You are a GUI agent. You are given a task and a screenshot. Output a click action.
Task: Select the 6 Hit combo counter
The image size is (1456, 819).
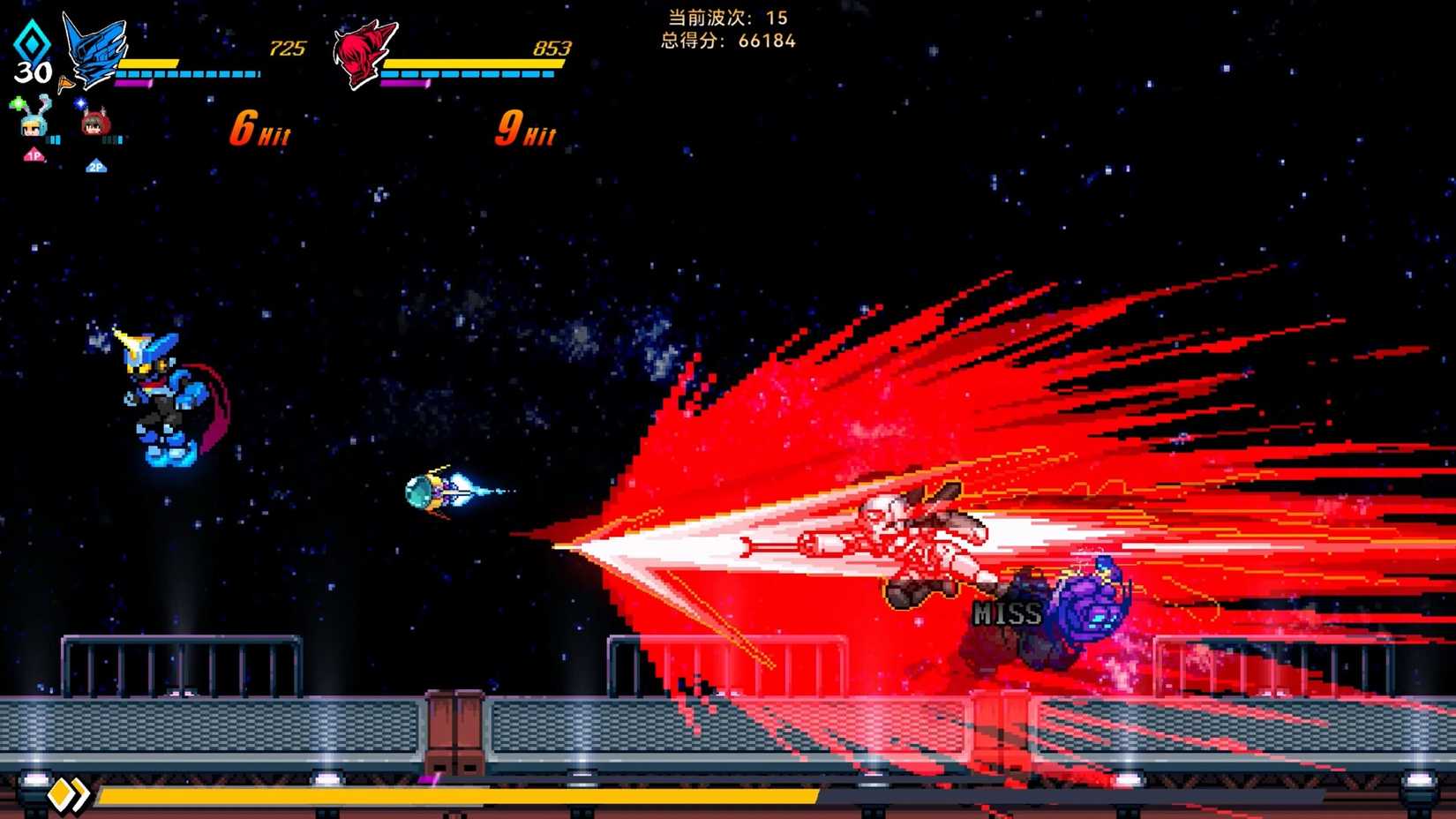(260, 131)
